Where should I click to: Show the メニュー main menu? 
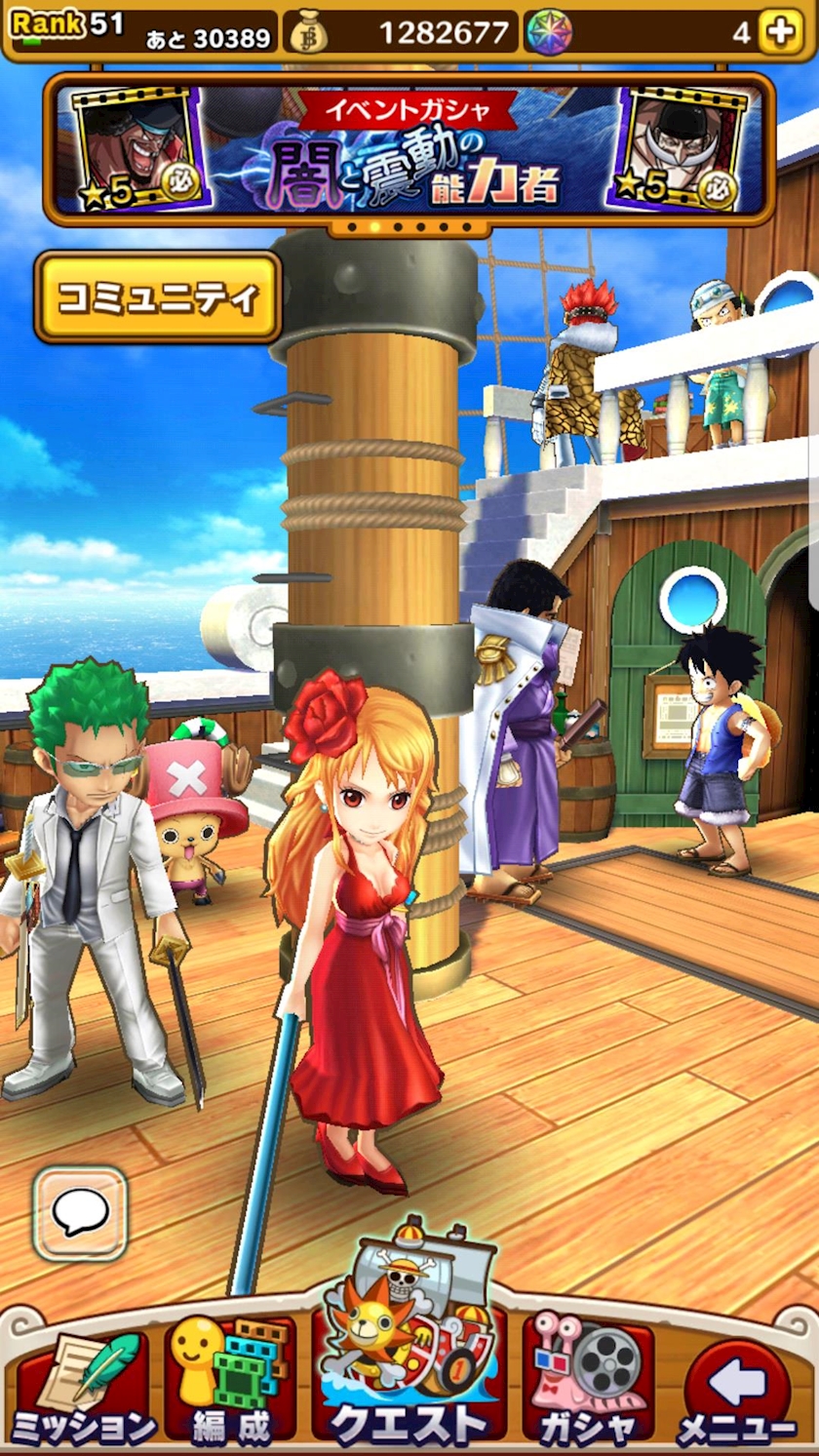(x=737, y=1385)
